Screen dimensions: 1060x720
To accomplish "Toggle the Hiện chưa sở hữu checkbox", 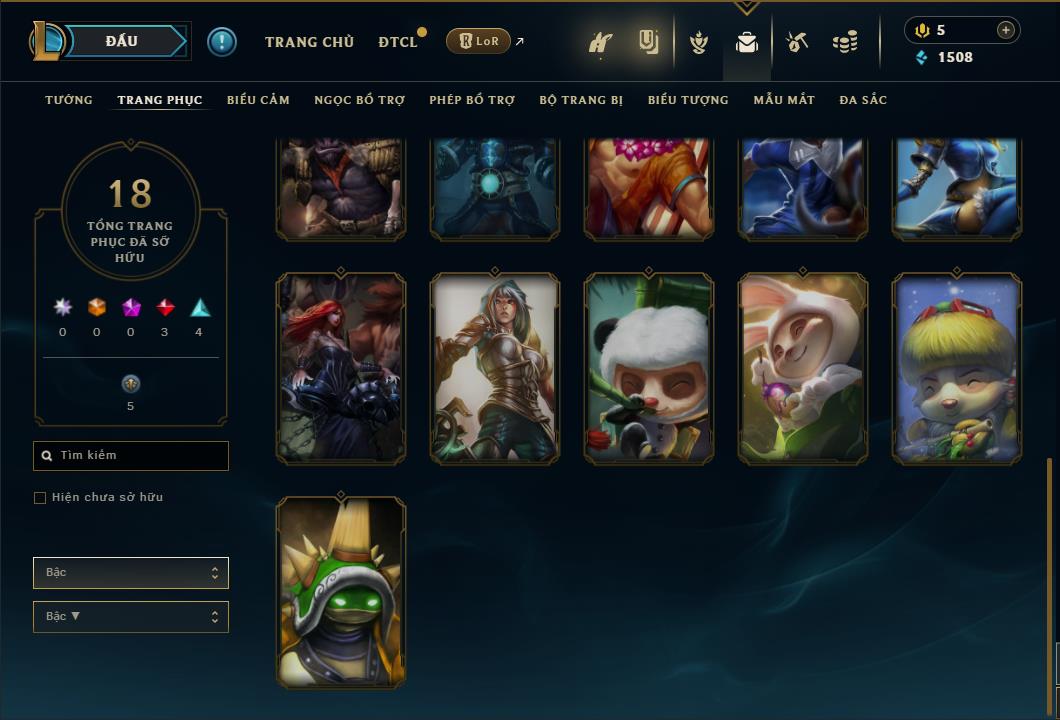I will point(40,498).
